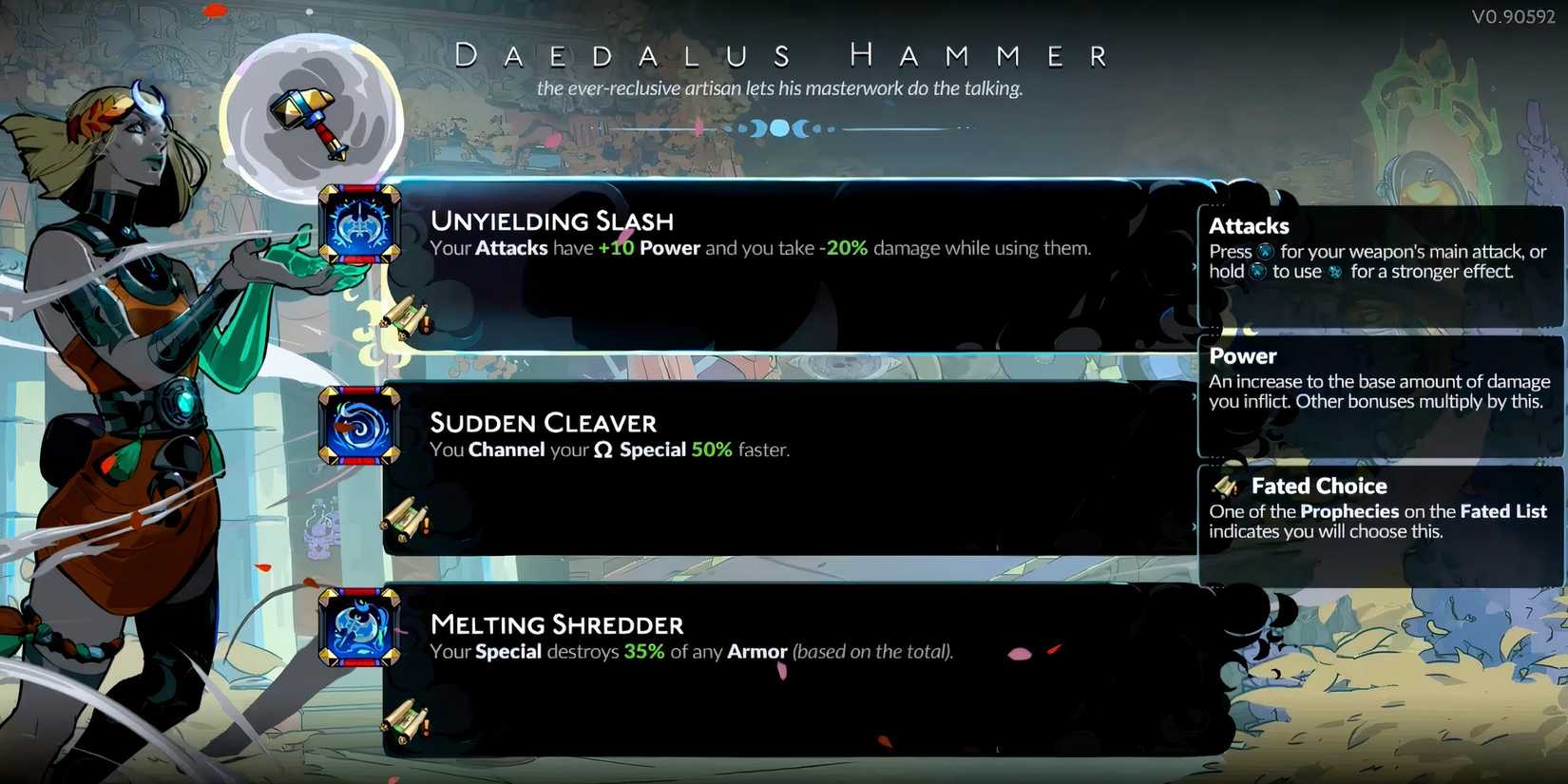Screen dimensions: 1568x784
Task: Click the Sudden Cleaver swirl icon
Action: click(359, 428)
